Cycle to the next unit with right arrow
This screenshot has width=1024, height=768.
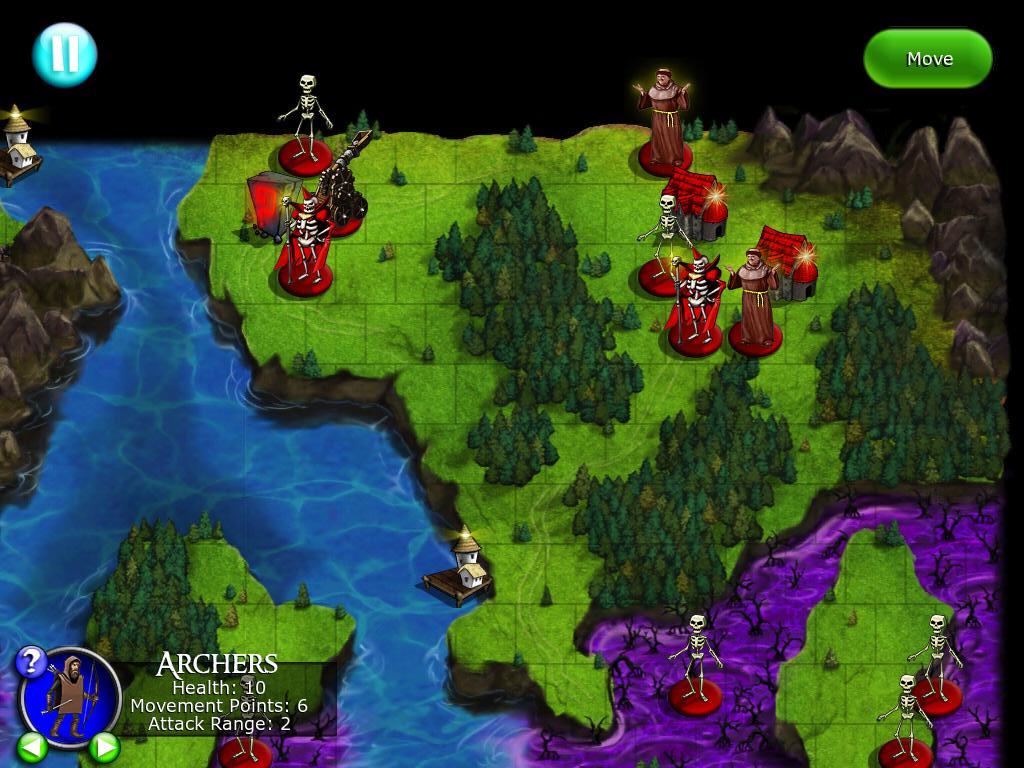(x=104, y=746)
